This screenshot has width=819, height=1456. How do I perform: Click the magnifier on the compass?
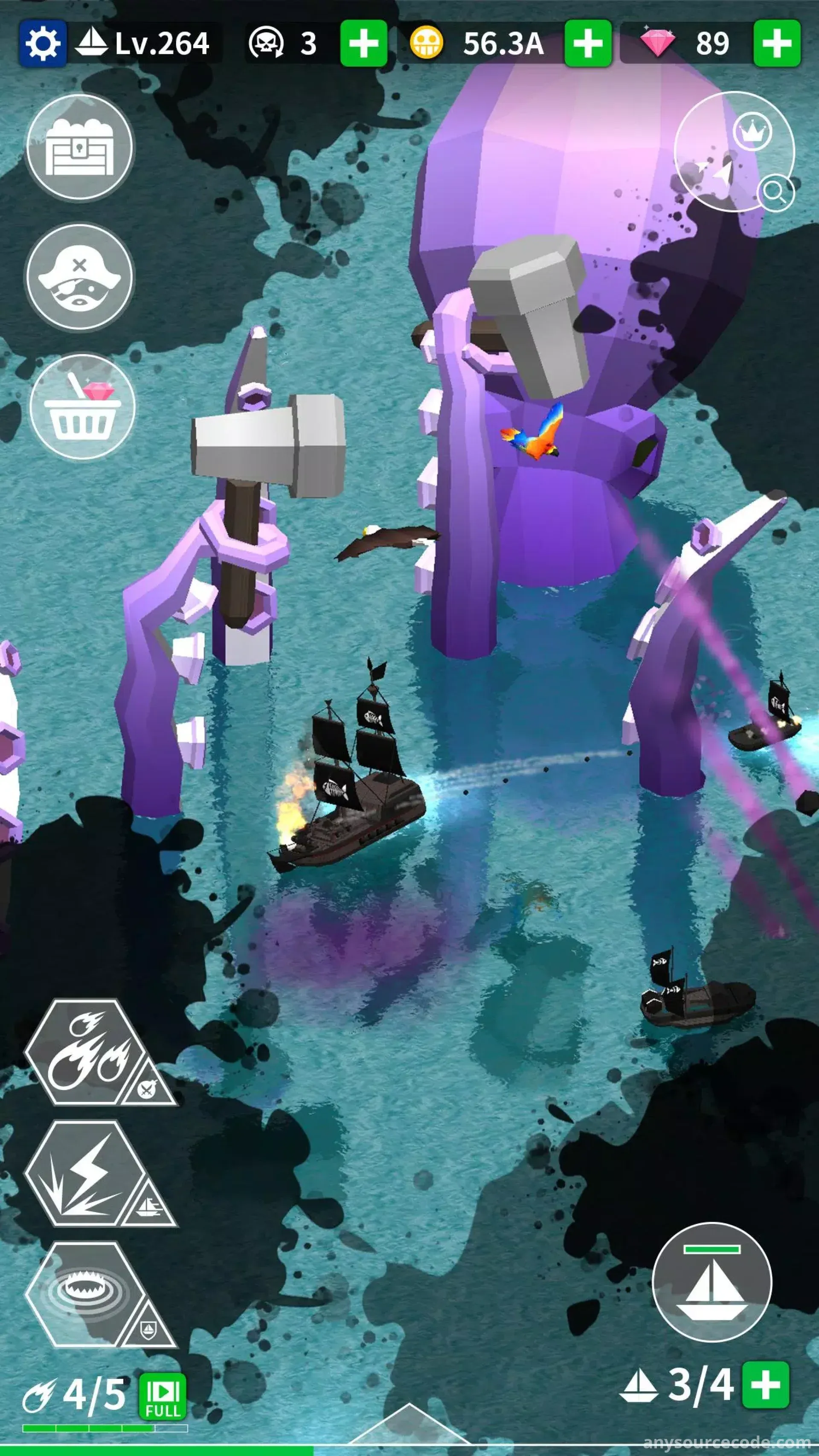(x=775, y=193)
